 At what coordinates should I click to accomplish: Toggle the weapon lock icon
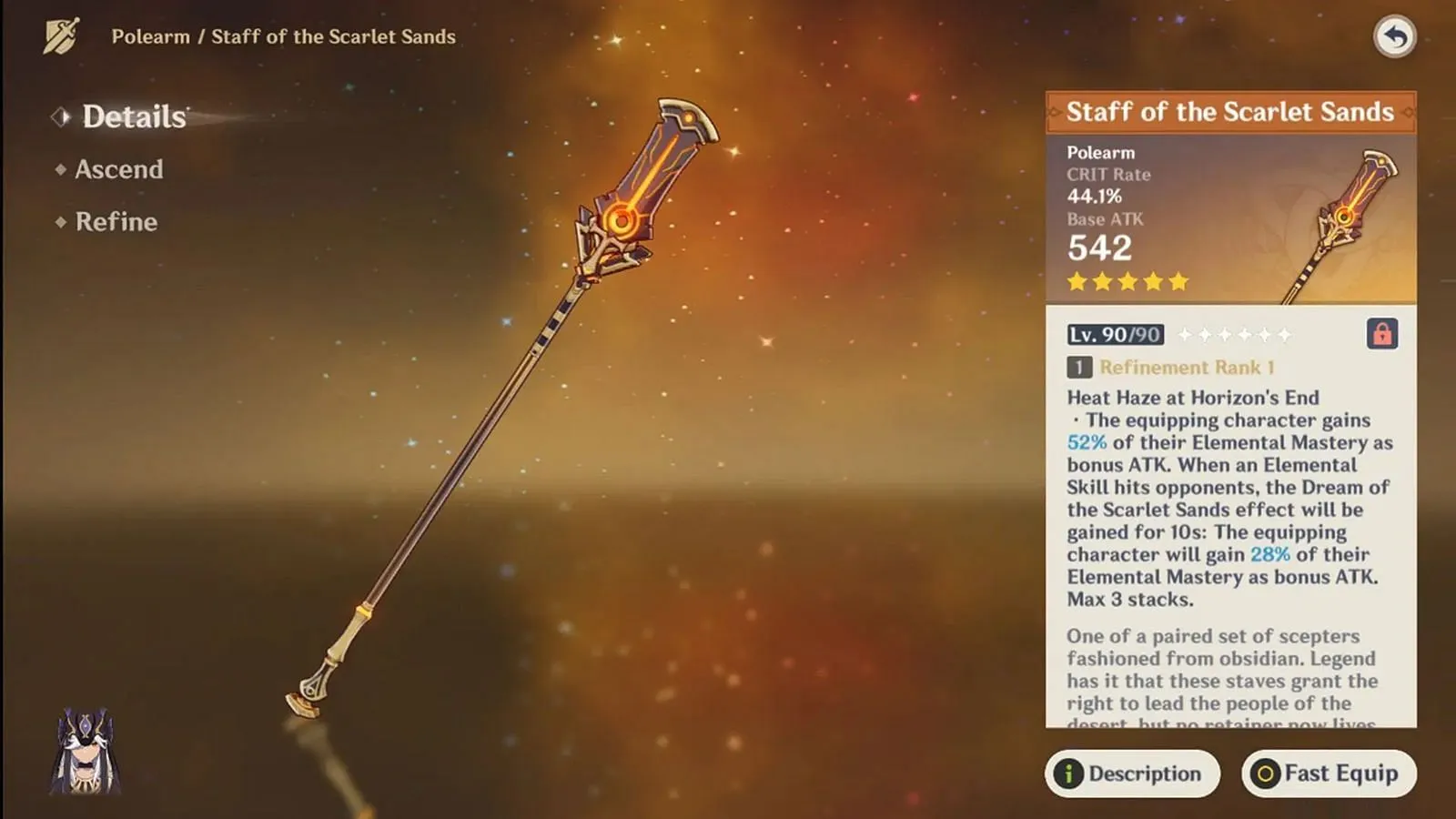(1381, 334)
